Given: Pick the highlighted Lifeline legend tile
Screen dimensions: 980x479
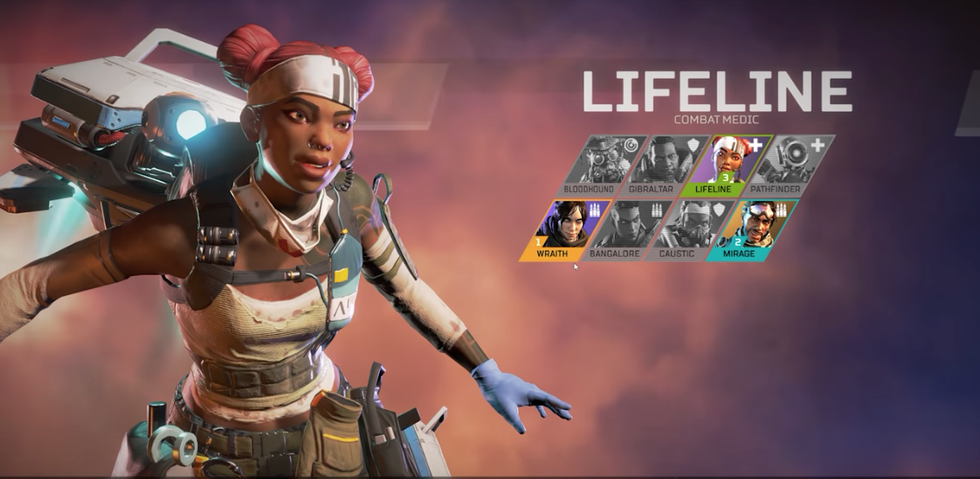Looking at the screenshot, I should pyautogui.click(x=730, y=164).
